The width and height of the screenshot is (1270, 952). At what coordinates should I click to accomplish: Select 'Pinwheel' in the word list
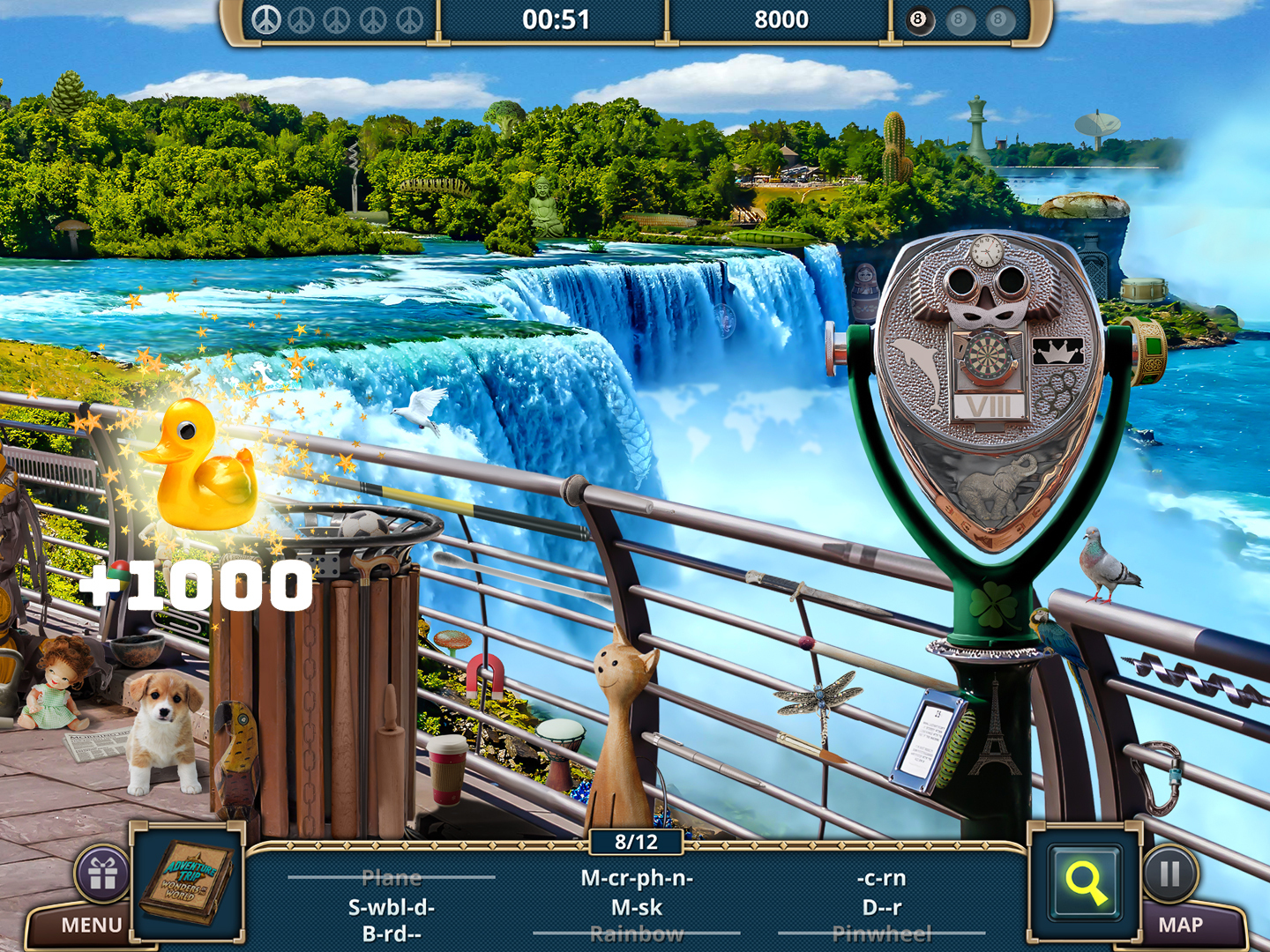pyautogui.click(x=884, y=932)
